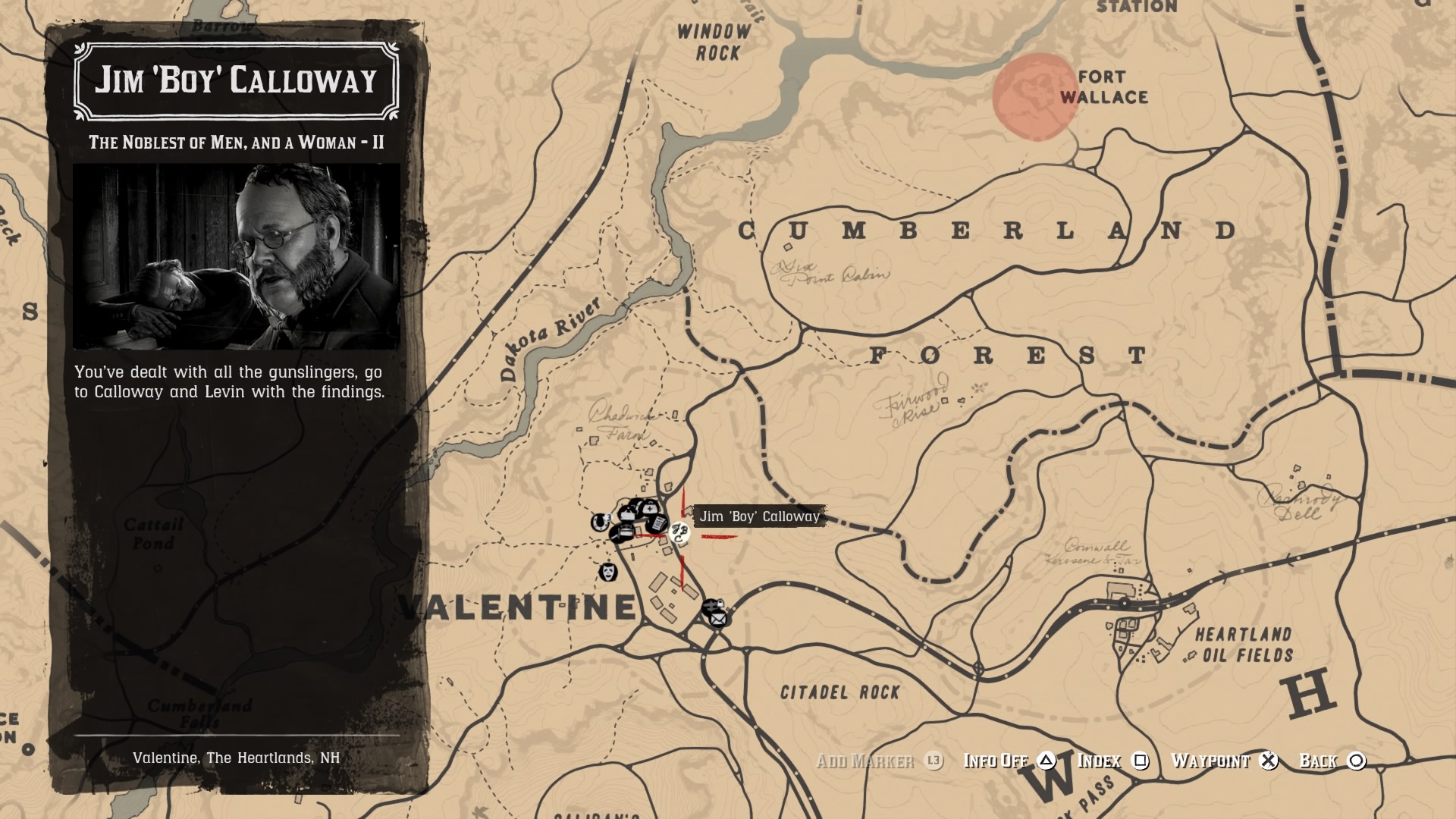Click the theater mask icon below Valentine

click(607, 573)
